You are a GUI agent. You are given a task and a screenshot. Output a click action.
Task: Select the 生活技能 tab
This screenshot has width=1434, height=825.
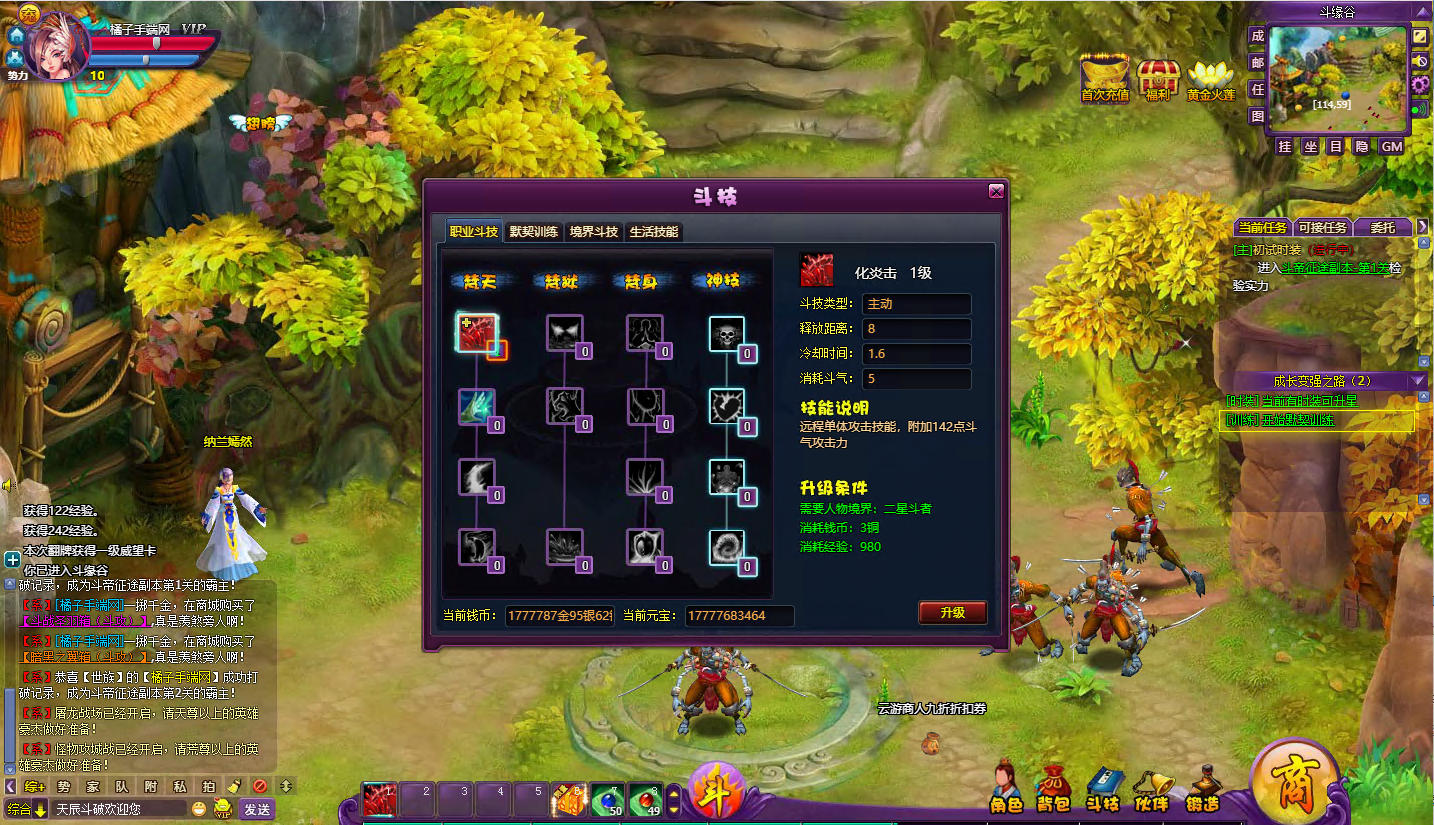[x=654, y=232]
